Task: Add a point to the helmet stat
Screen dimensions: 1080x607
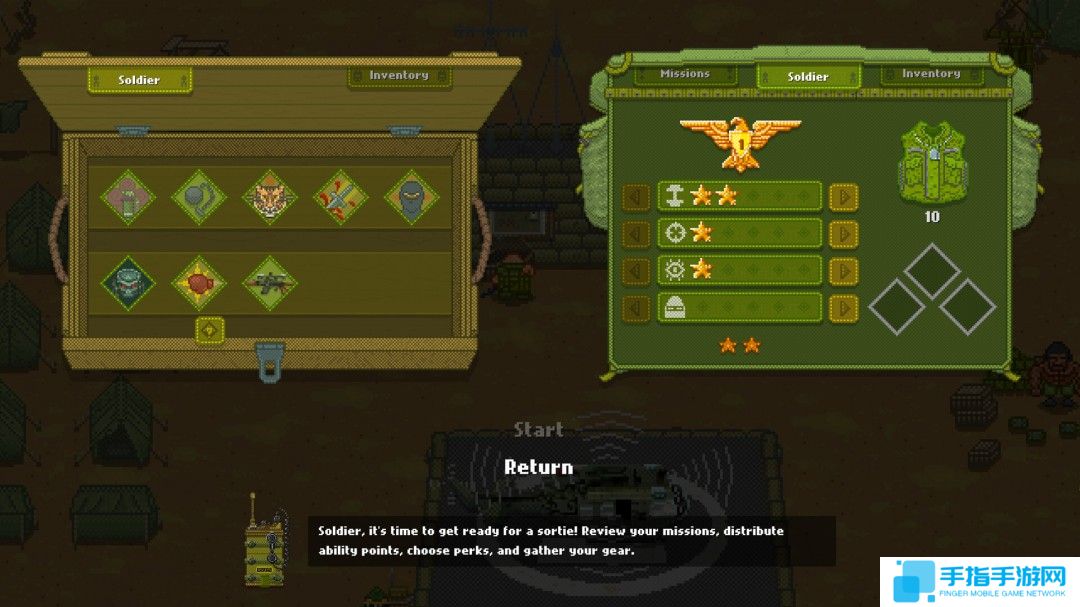Action: click(843, 307)
